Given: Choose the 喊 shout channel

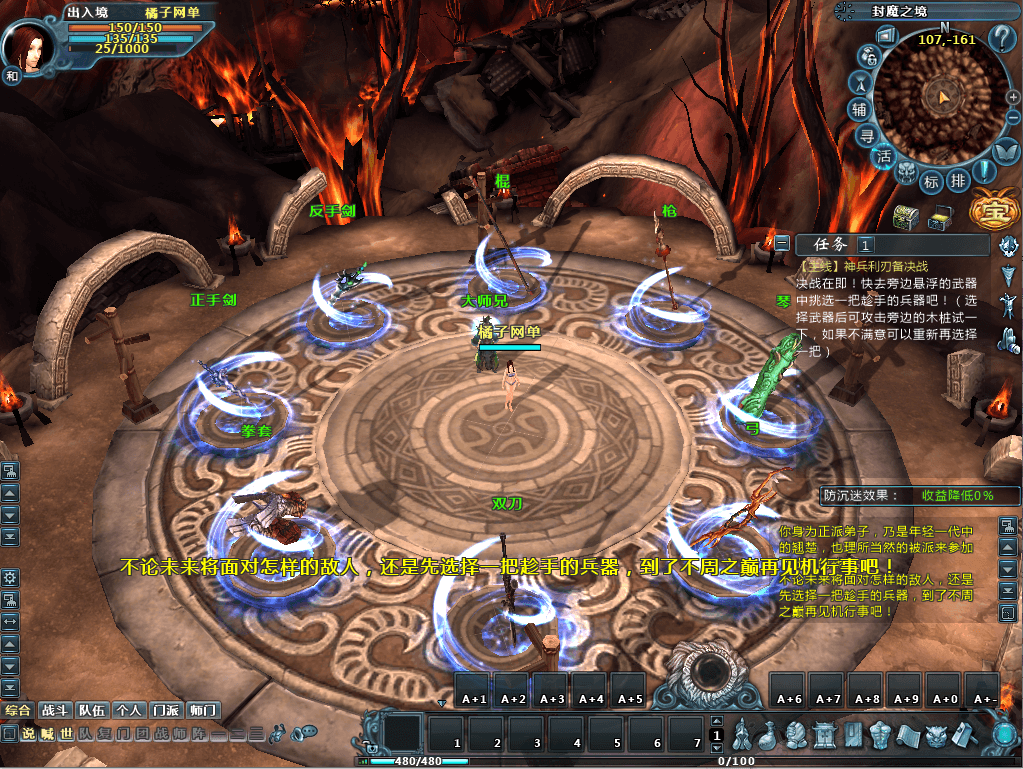Looking at the screenshot, I should tap(47, 733).
